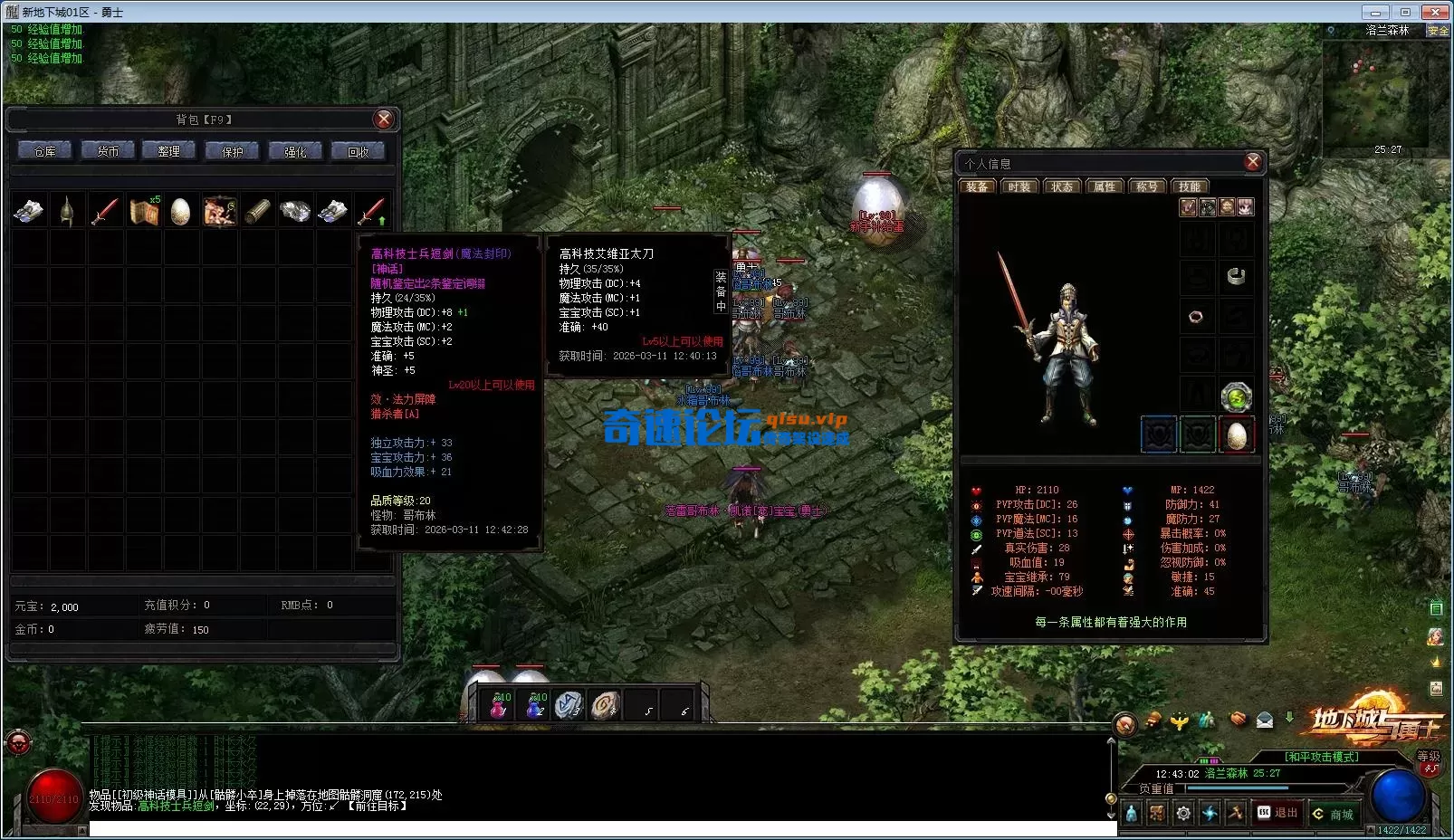Click the green gem equipment slot

click(1236, 396)
